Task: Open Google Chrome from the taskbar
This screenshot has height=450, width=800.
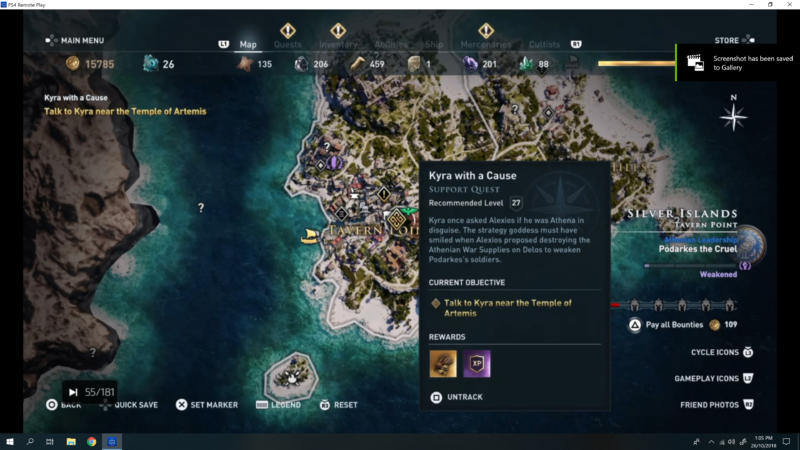Action: [x=91, y=441]
